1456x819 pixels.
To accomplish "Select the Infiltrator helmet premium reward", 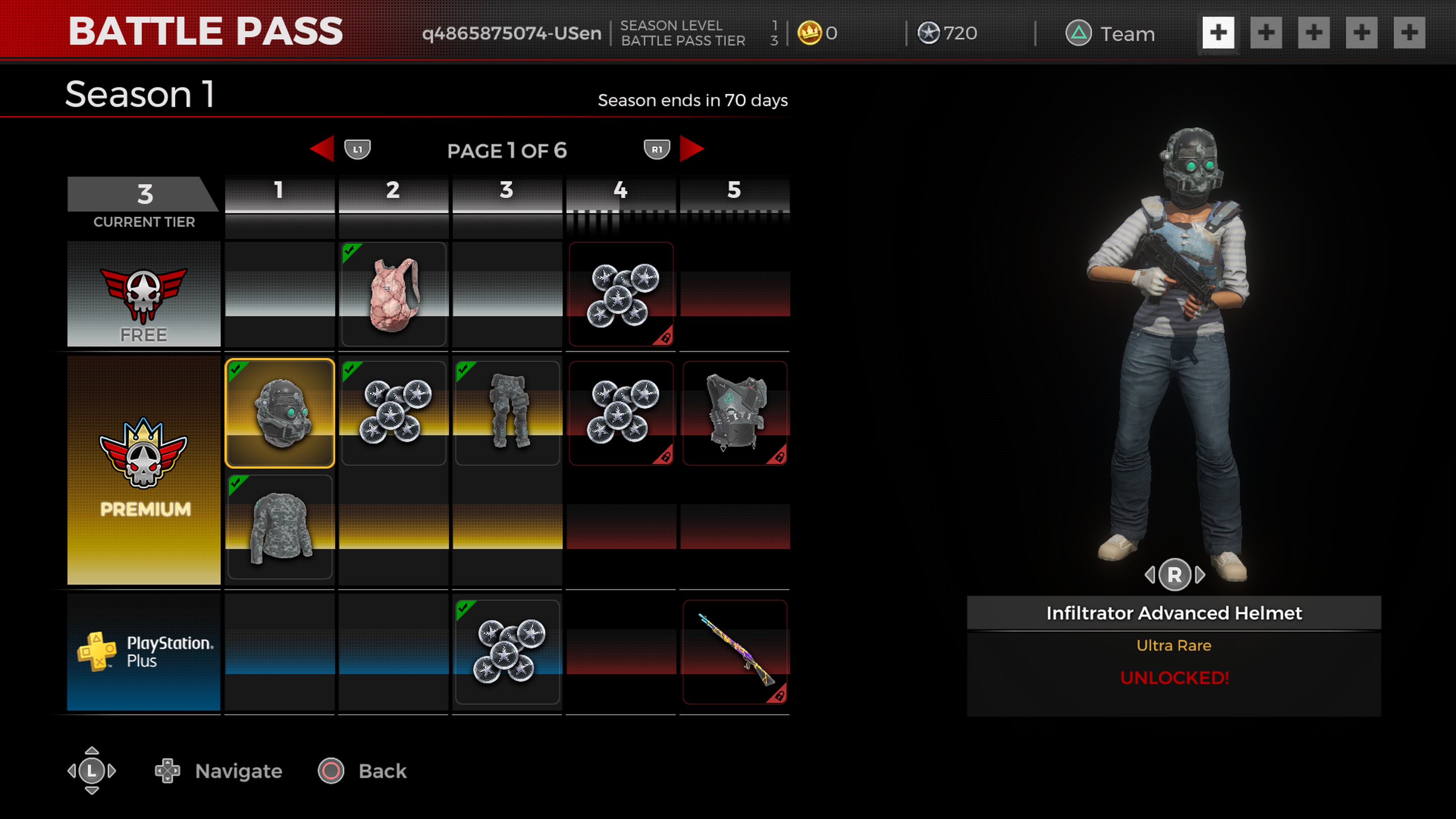I will 280,413.
